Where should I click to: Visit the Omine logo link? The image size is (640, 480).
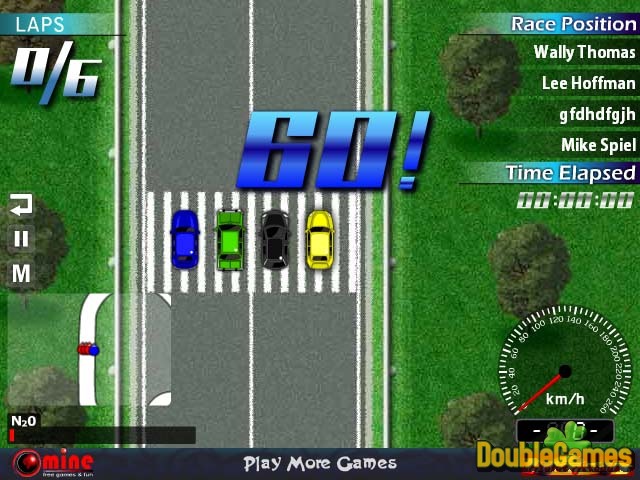coord(53,464)
